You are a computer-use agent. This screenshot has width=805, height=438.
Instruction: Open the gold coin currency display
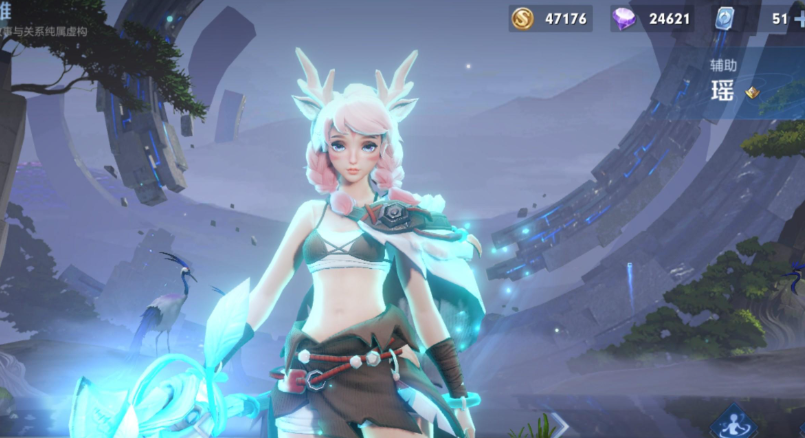(x=550, y=18)
